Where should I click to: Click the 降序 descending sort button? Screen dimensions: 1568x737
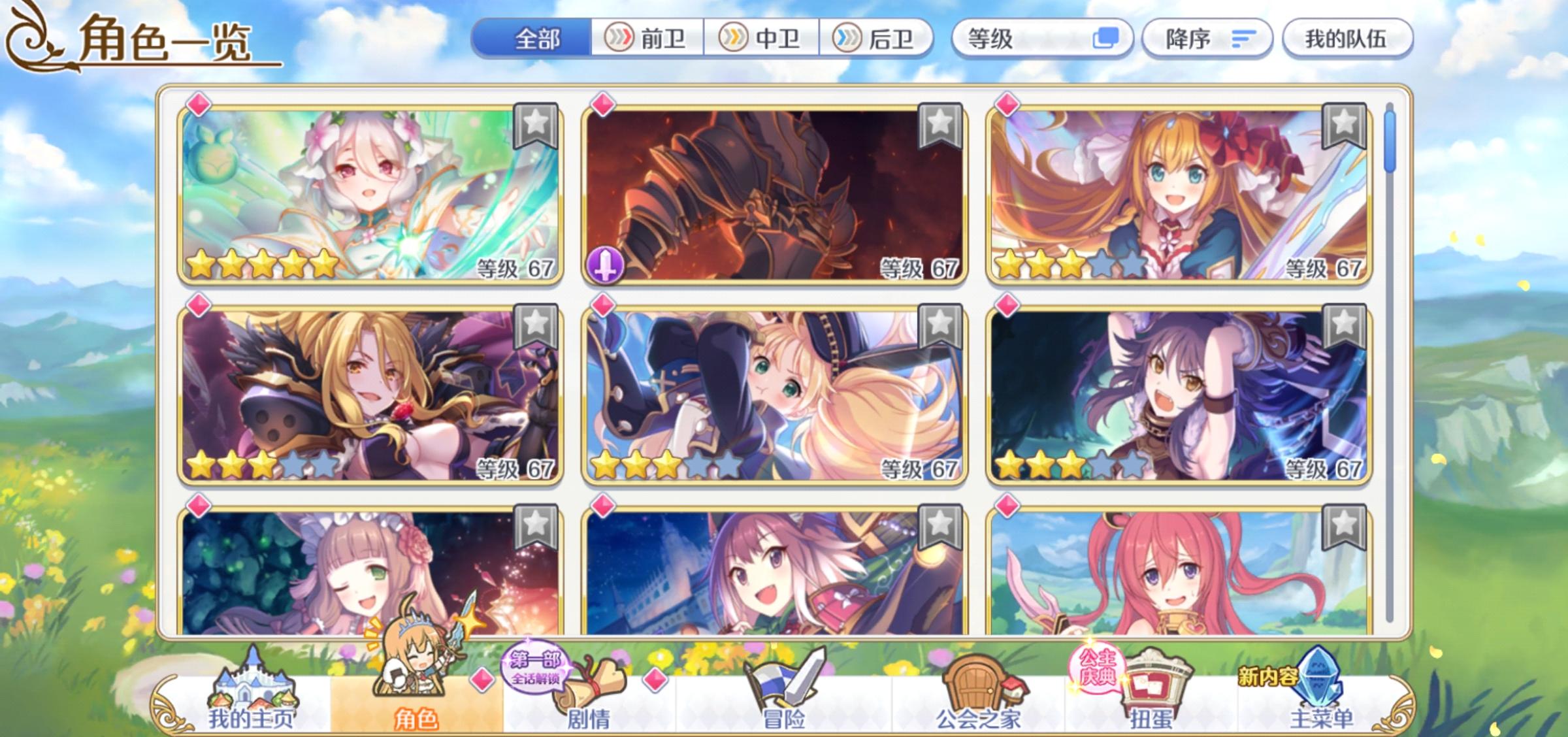[x=1207, y=39]
